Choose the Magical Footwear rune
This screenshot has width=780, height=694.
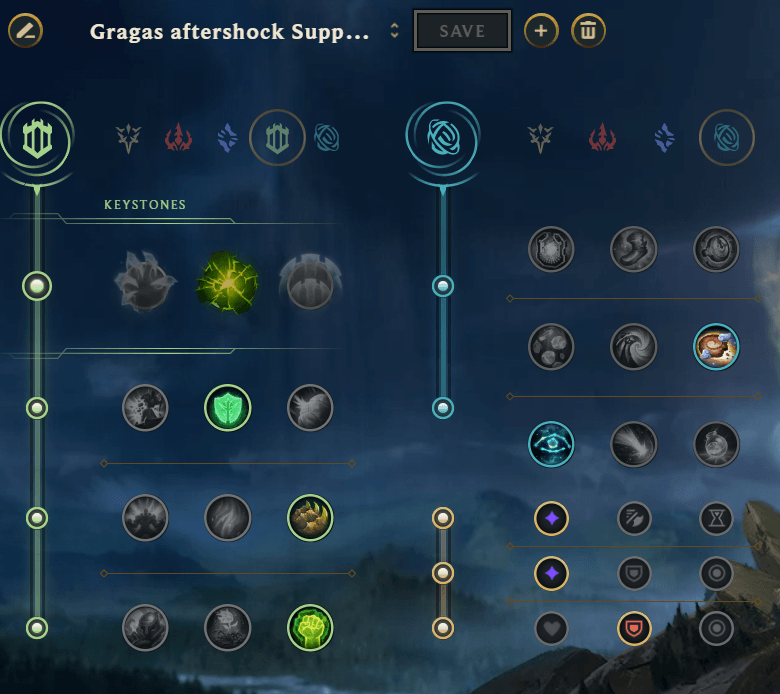(x=634, y=249)
